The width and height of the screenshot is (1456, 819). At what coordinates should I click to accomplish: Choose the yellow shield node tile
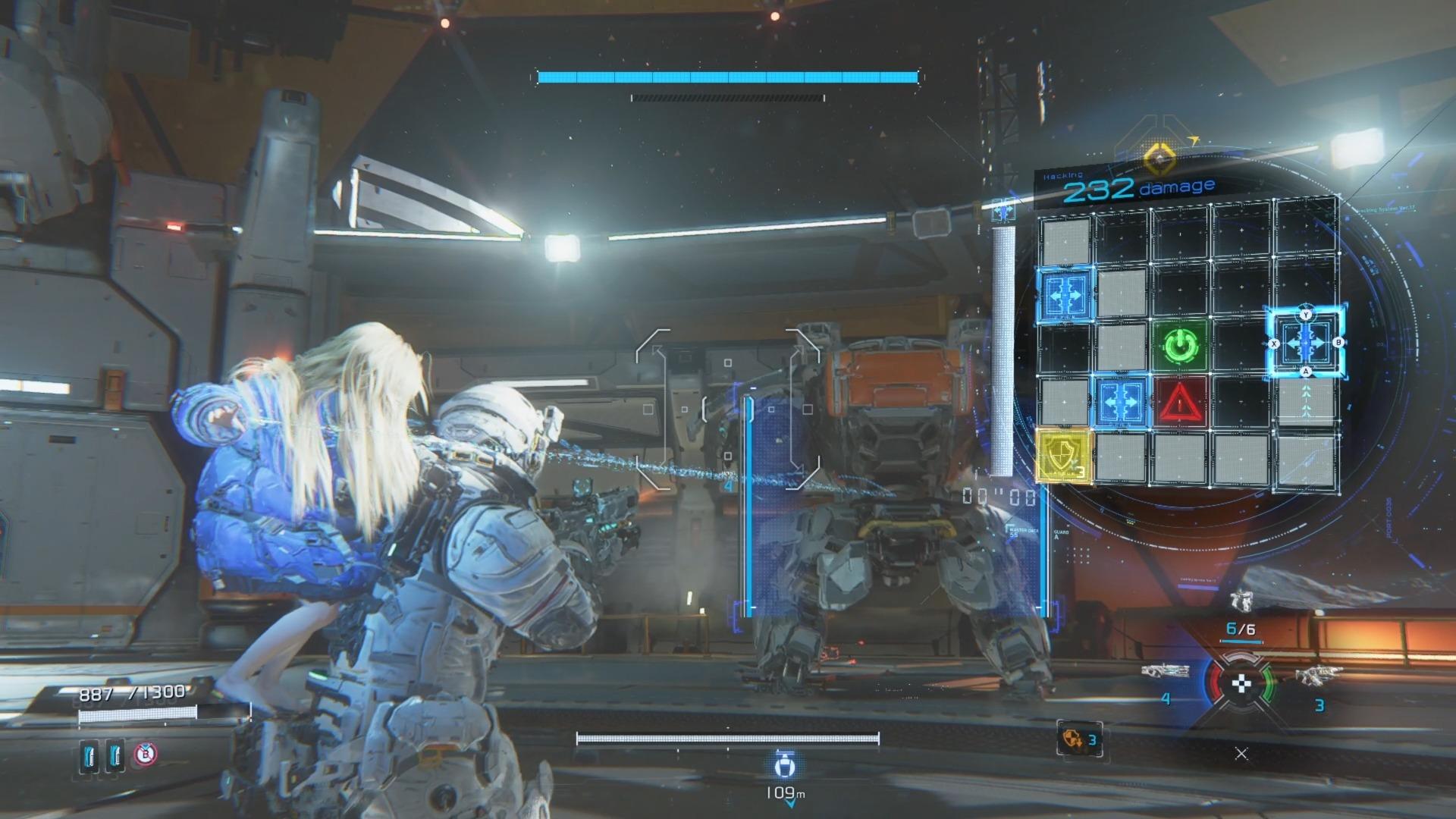1063,456
